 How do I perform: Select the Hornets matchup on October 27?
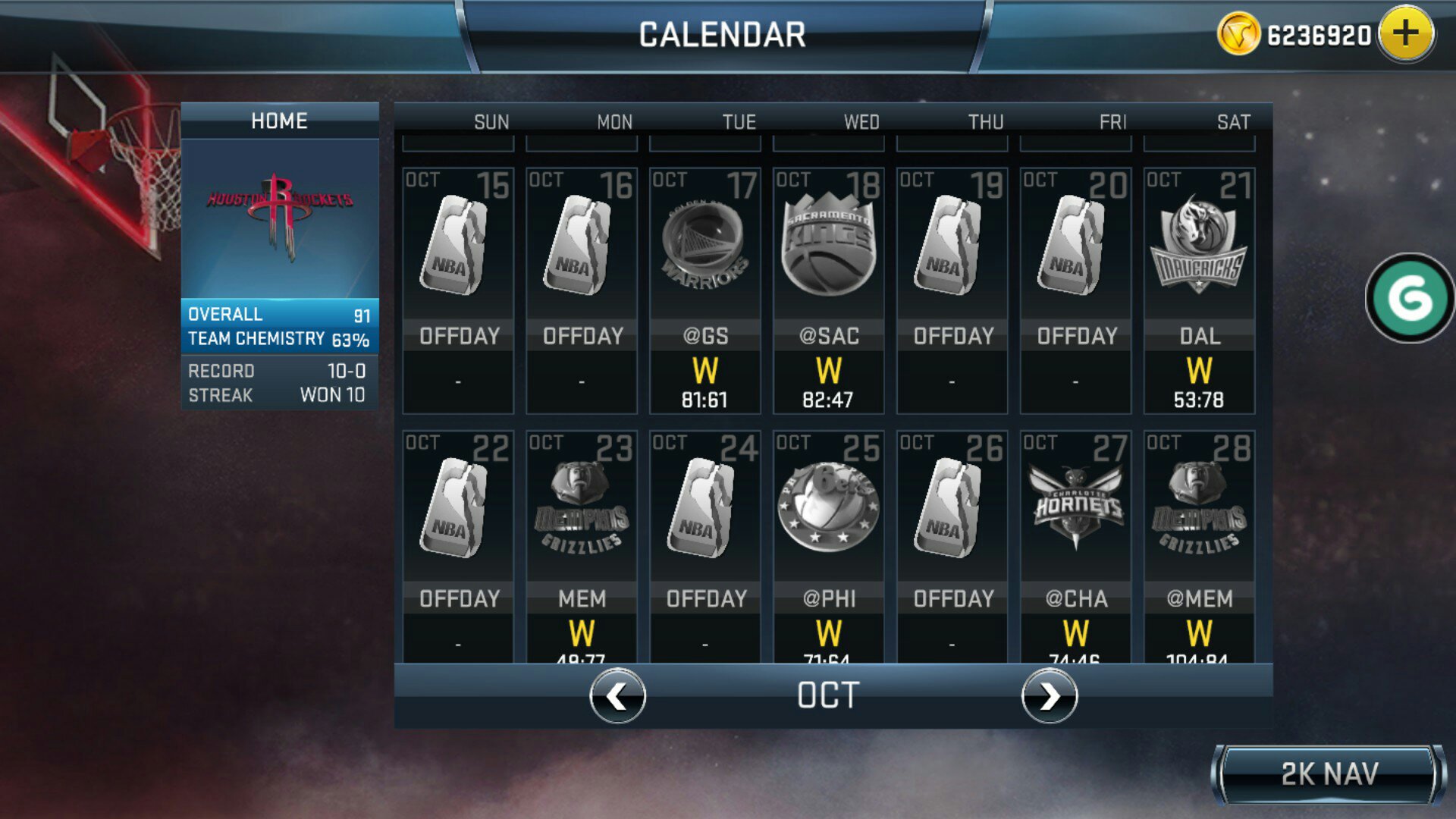click(1075, 531)
